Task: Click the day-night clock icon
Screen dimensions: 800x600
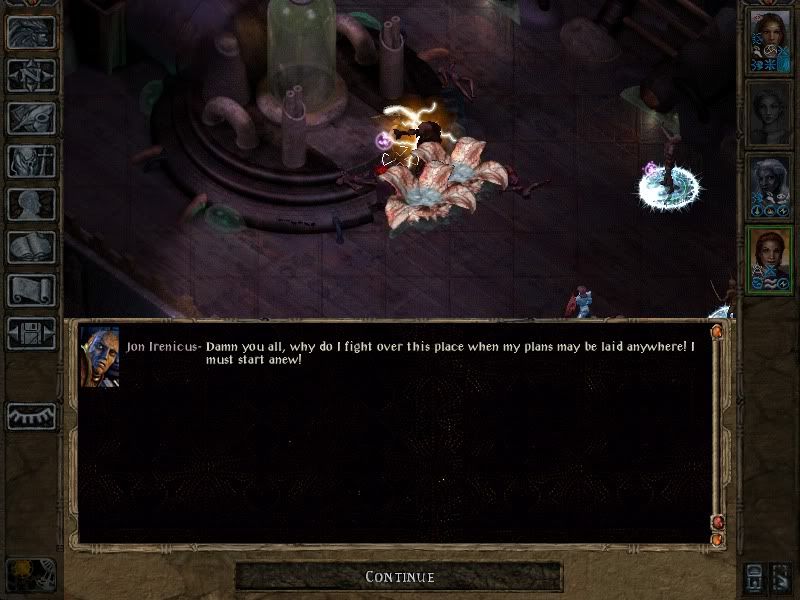Action: pos(30,576)
